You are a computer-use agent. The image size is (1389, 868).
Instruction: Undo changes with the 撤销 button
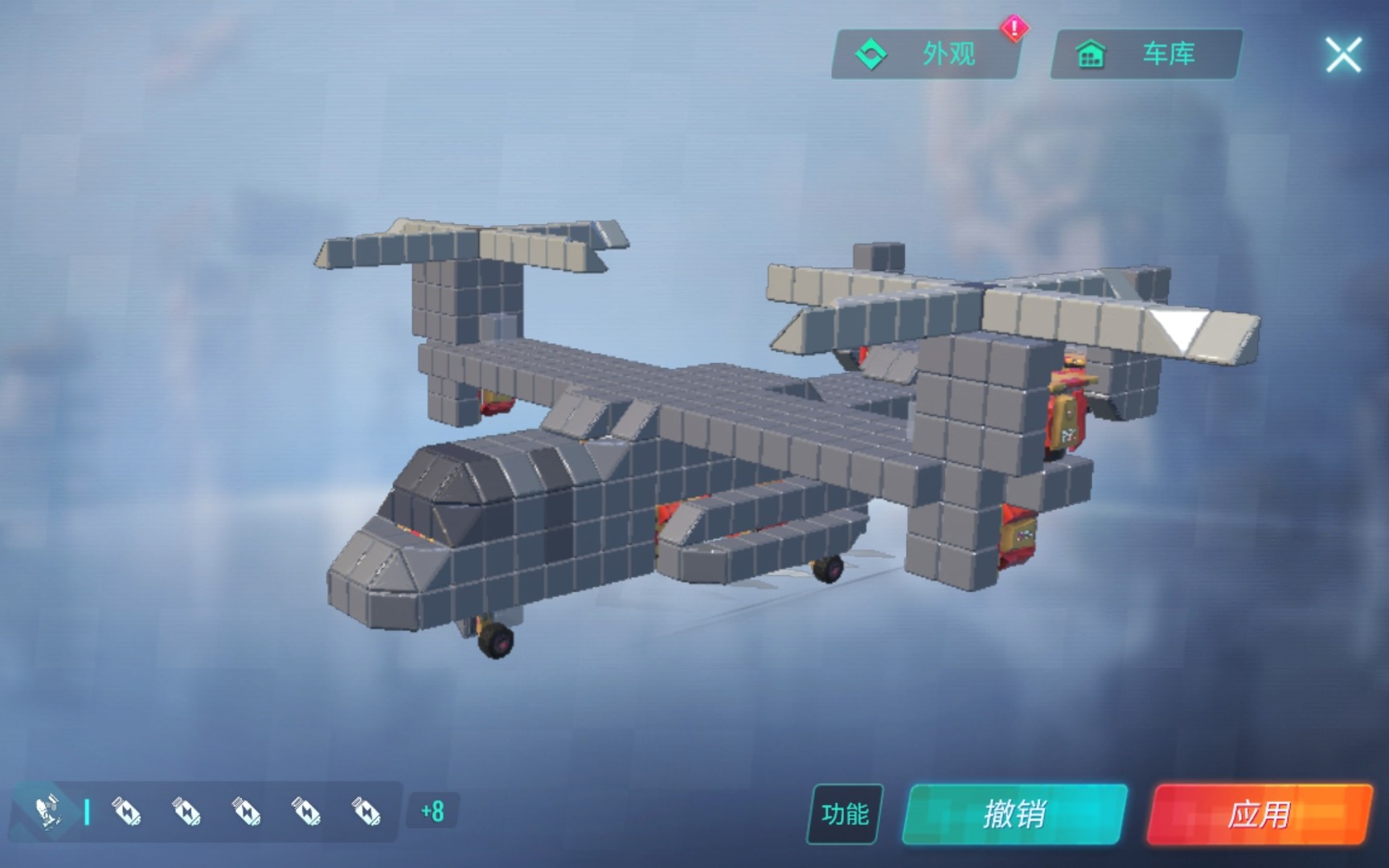[x=1014, y=814]
